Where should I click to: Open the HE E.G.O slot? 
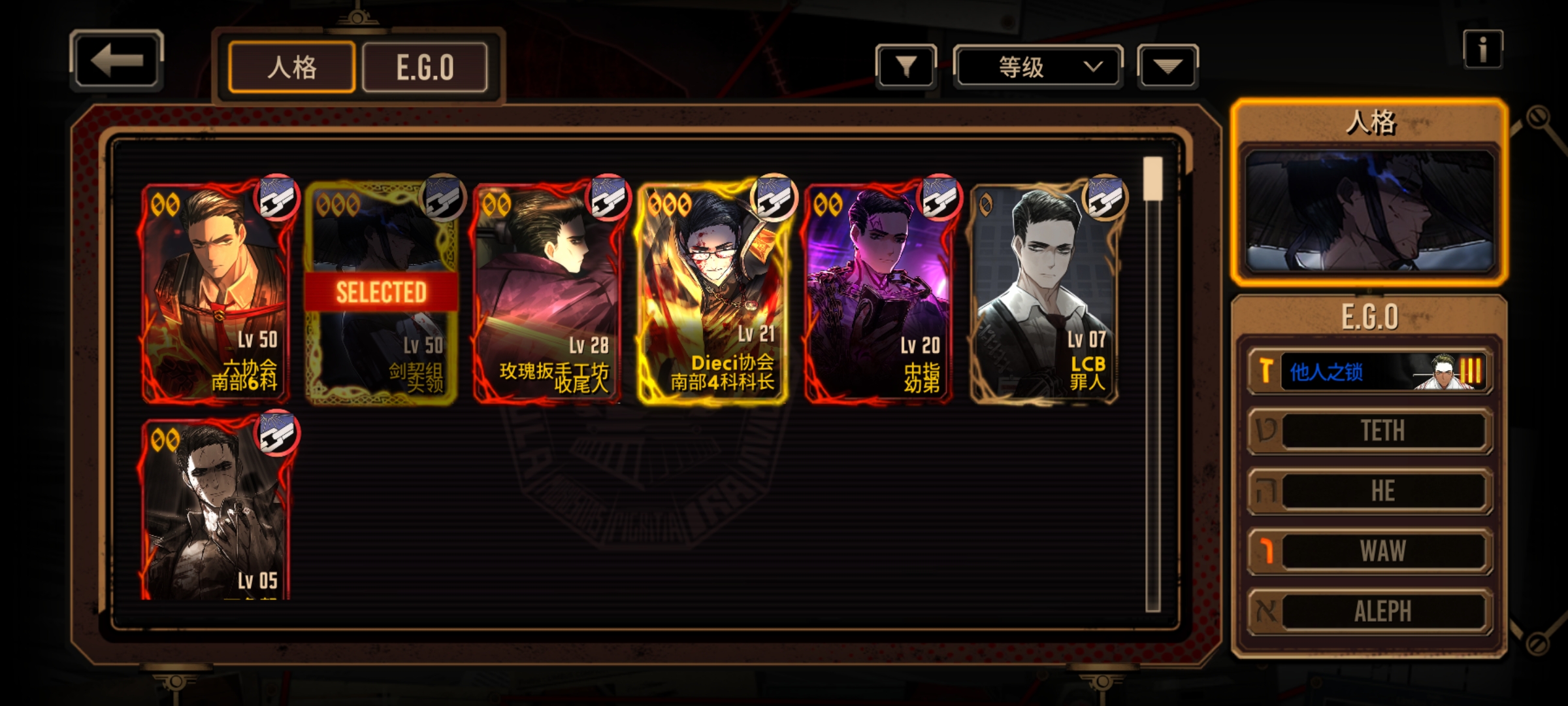tap(1371, 491)
